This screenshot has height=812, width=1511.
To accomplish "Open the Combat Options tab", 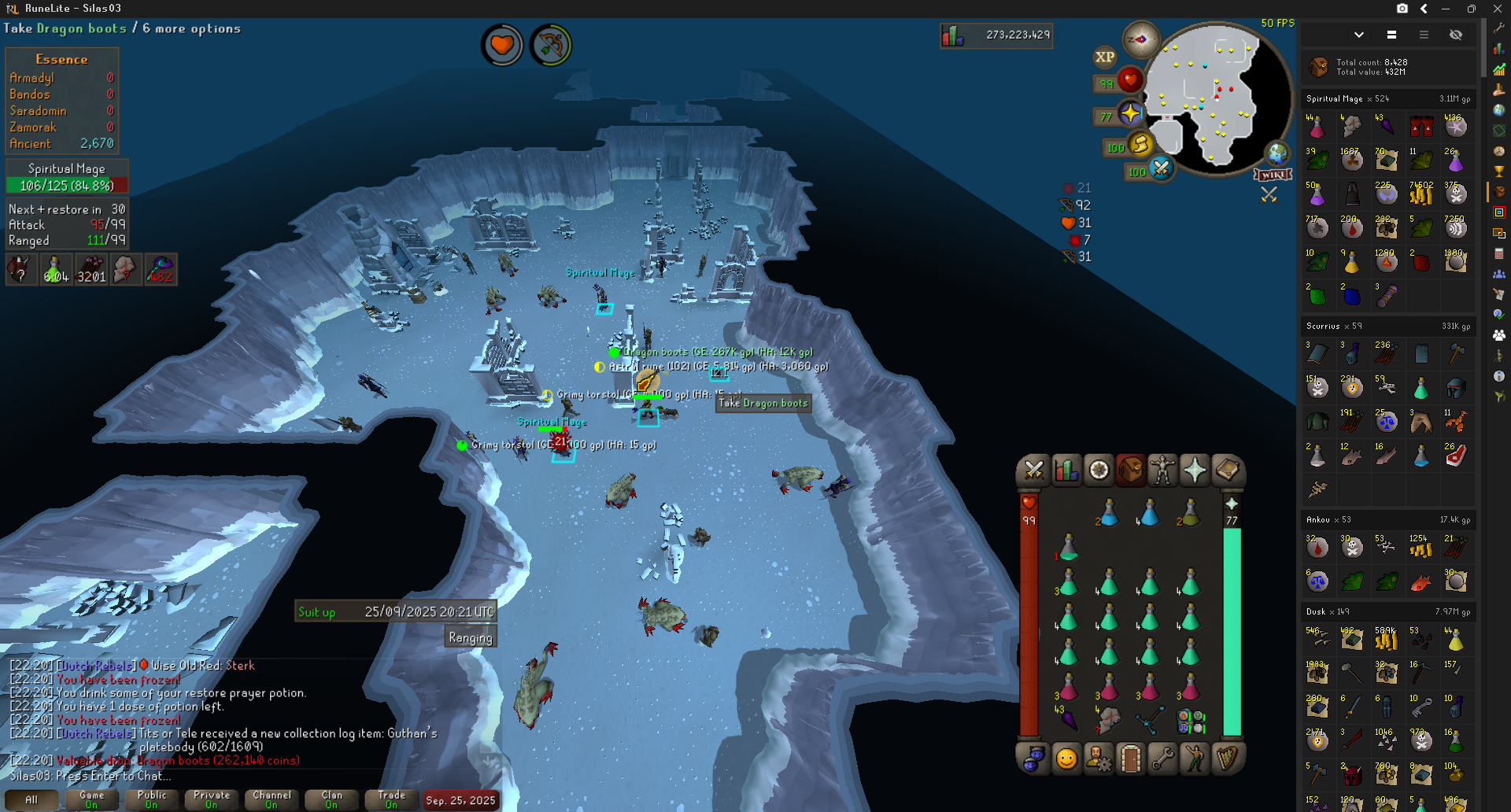I will (x=1033, y=471).
